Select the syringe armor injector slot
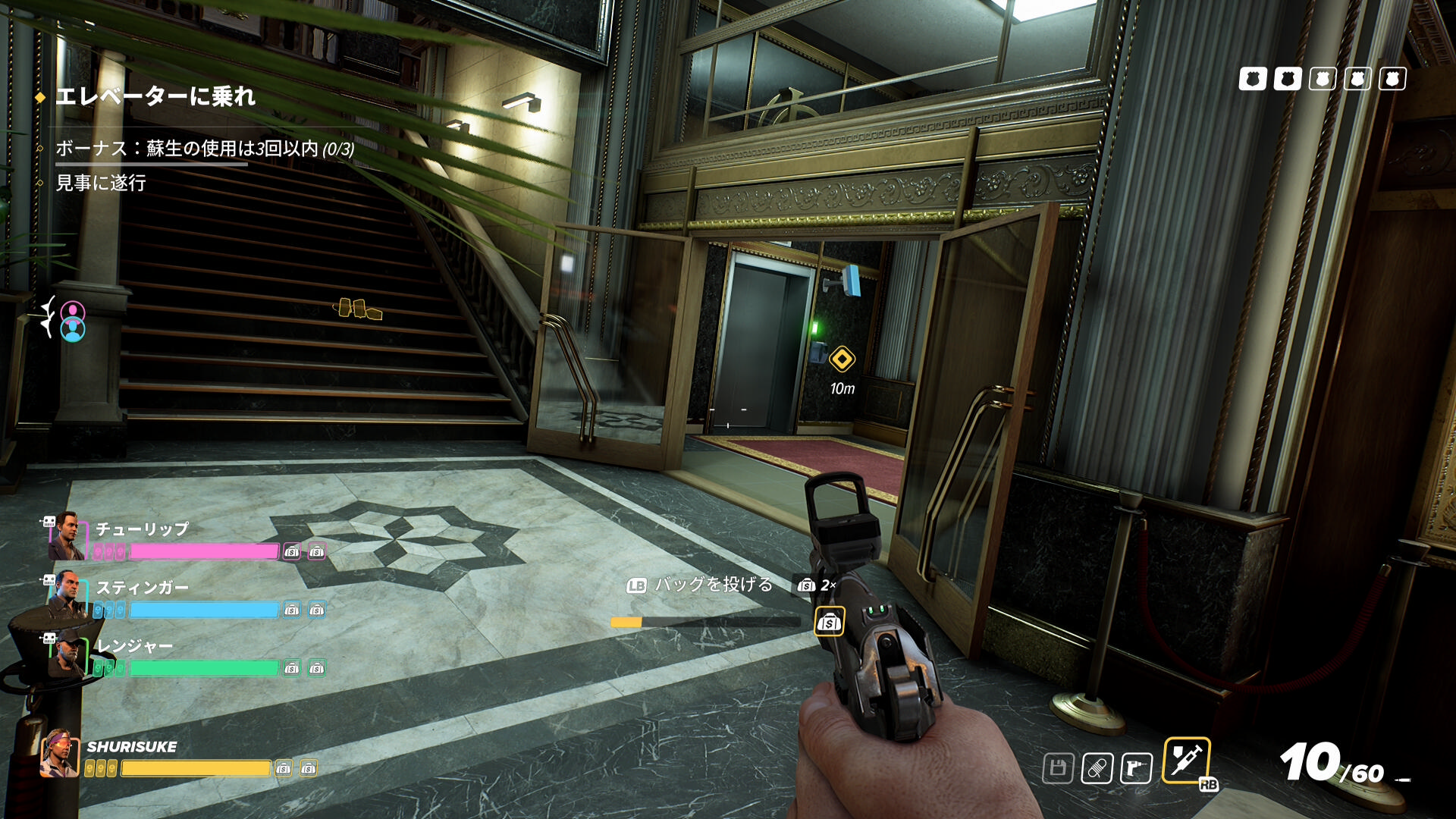 tap(1186, 760)
